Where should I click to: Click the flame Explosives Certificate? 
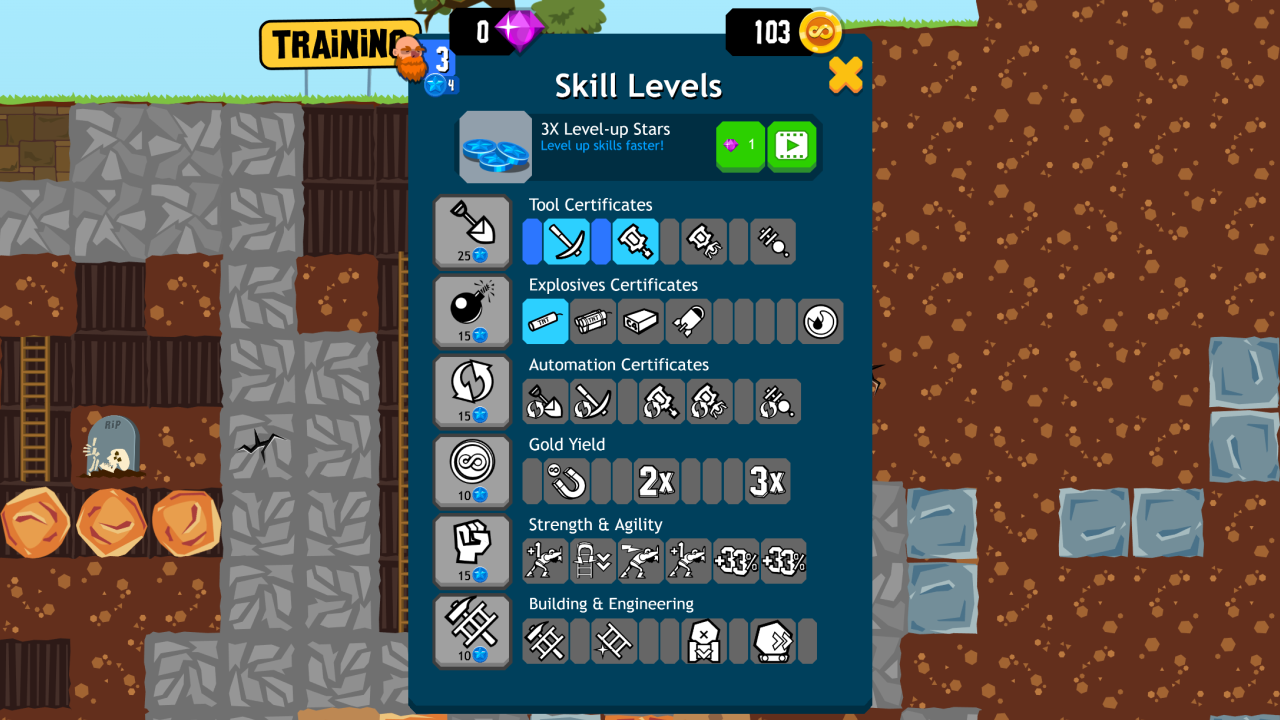820,321
